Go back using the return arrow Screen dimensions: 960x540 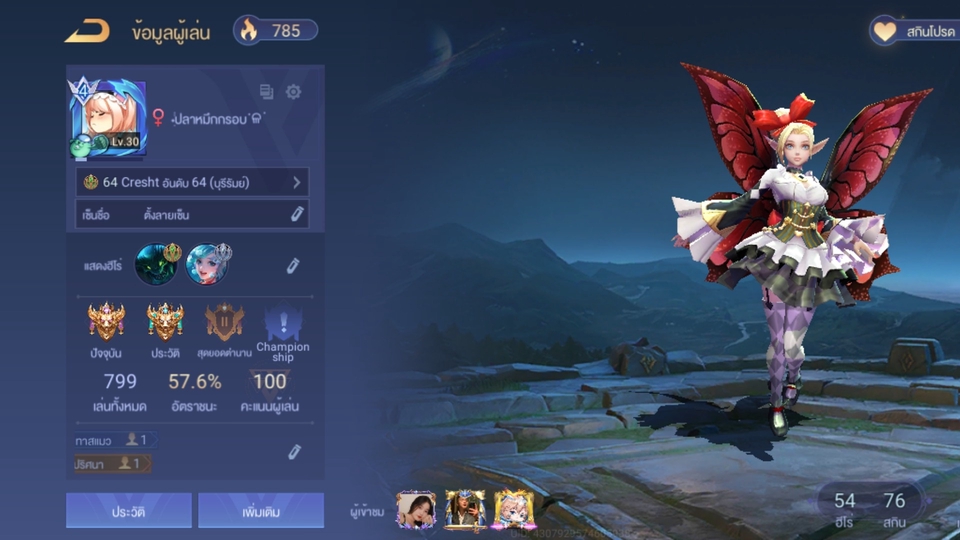click(87, 31)
